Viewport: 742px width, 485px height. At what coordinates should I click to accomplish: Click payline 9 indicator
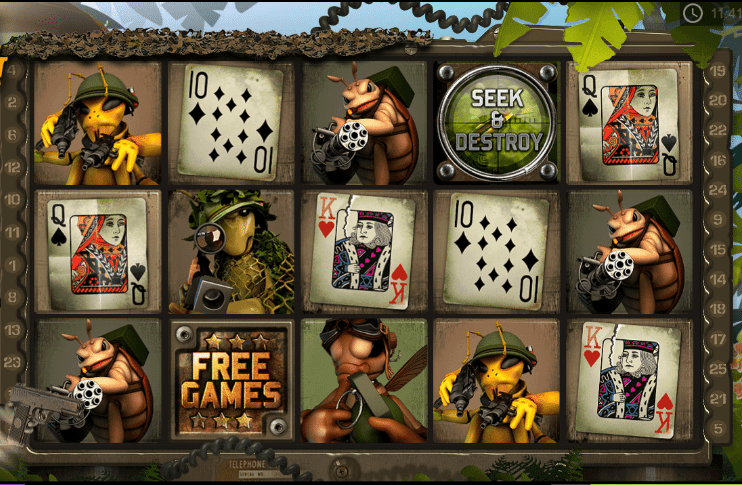719,219
